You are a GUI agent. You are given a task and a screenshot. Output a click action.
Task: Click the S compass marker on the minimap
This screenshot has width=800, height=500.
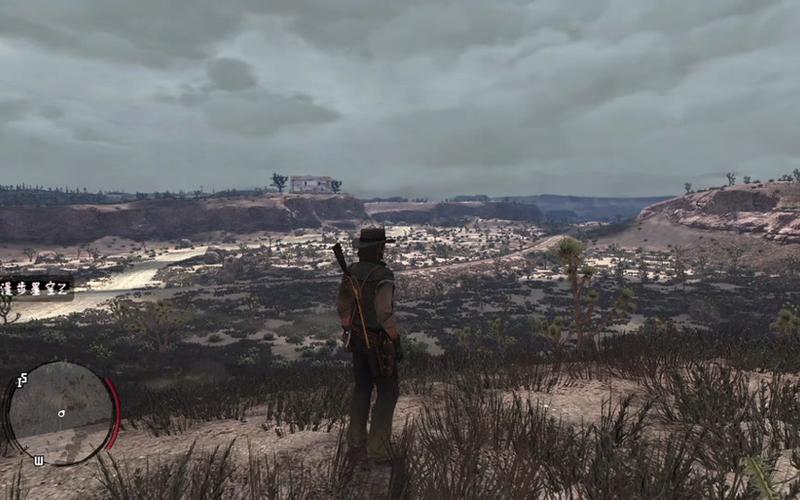pos(21,378)
